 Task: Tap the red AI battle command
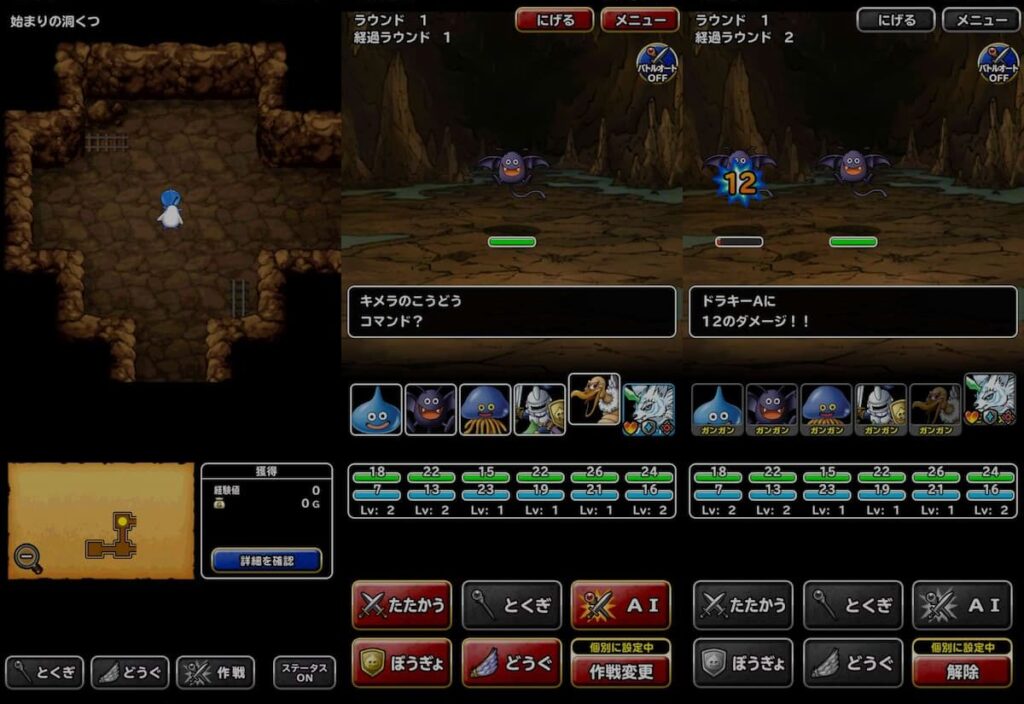point(620,606)
